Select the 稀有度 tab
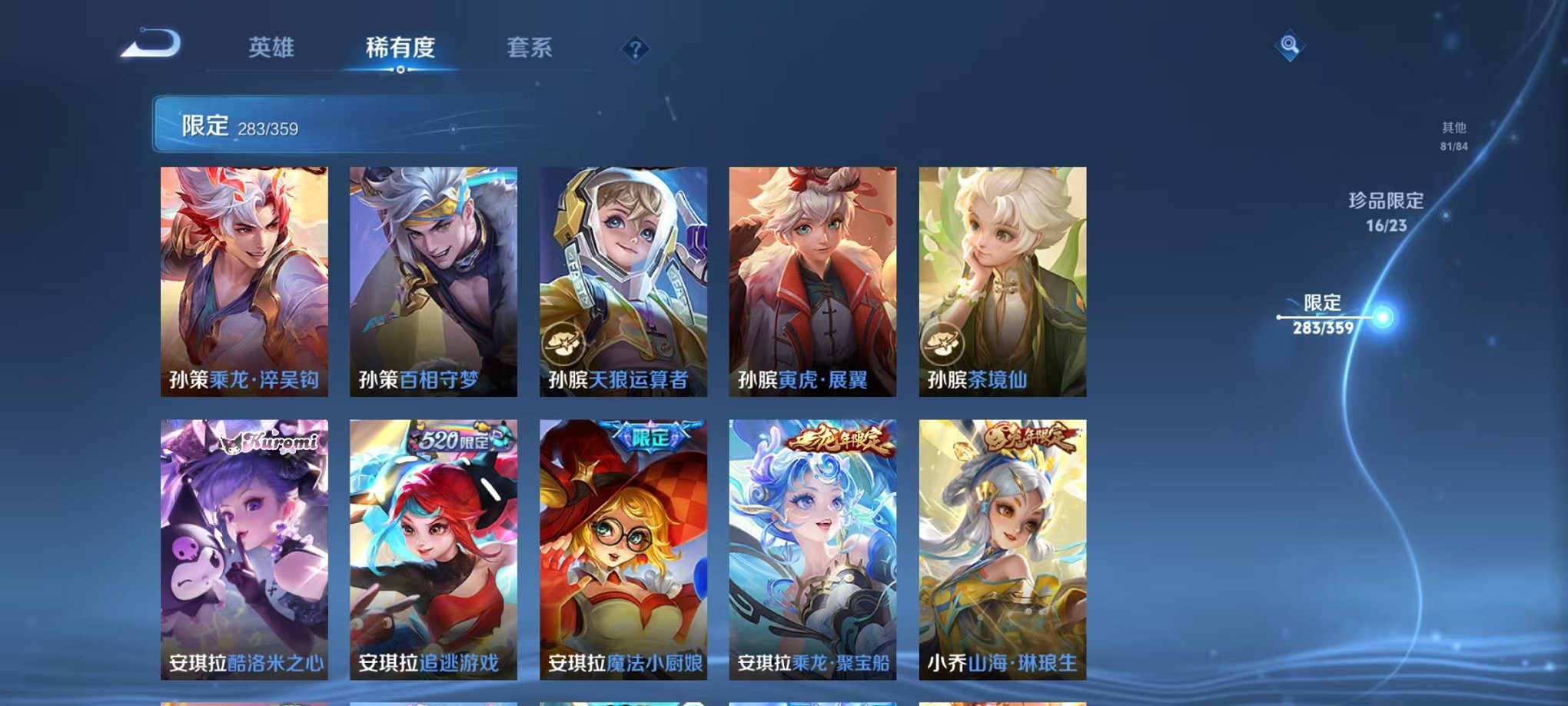Screen dimensions: 1568x706 point(401,48)
